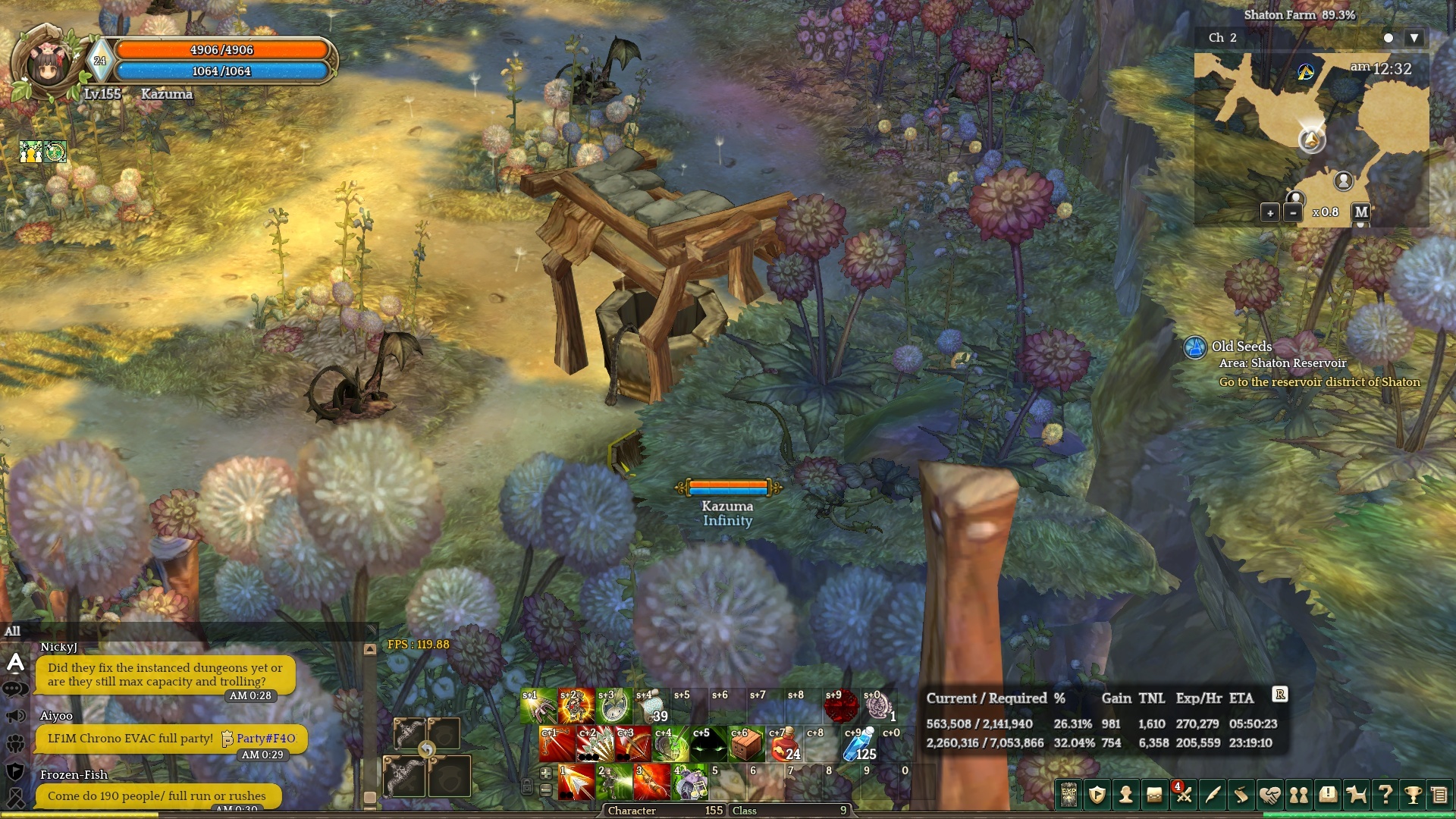1456x819 pixels.
Task: Open the companion pet dog menu
Action: [1356, 795]
